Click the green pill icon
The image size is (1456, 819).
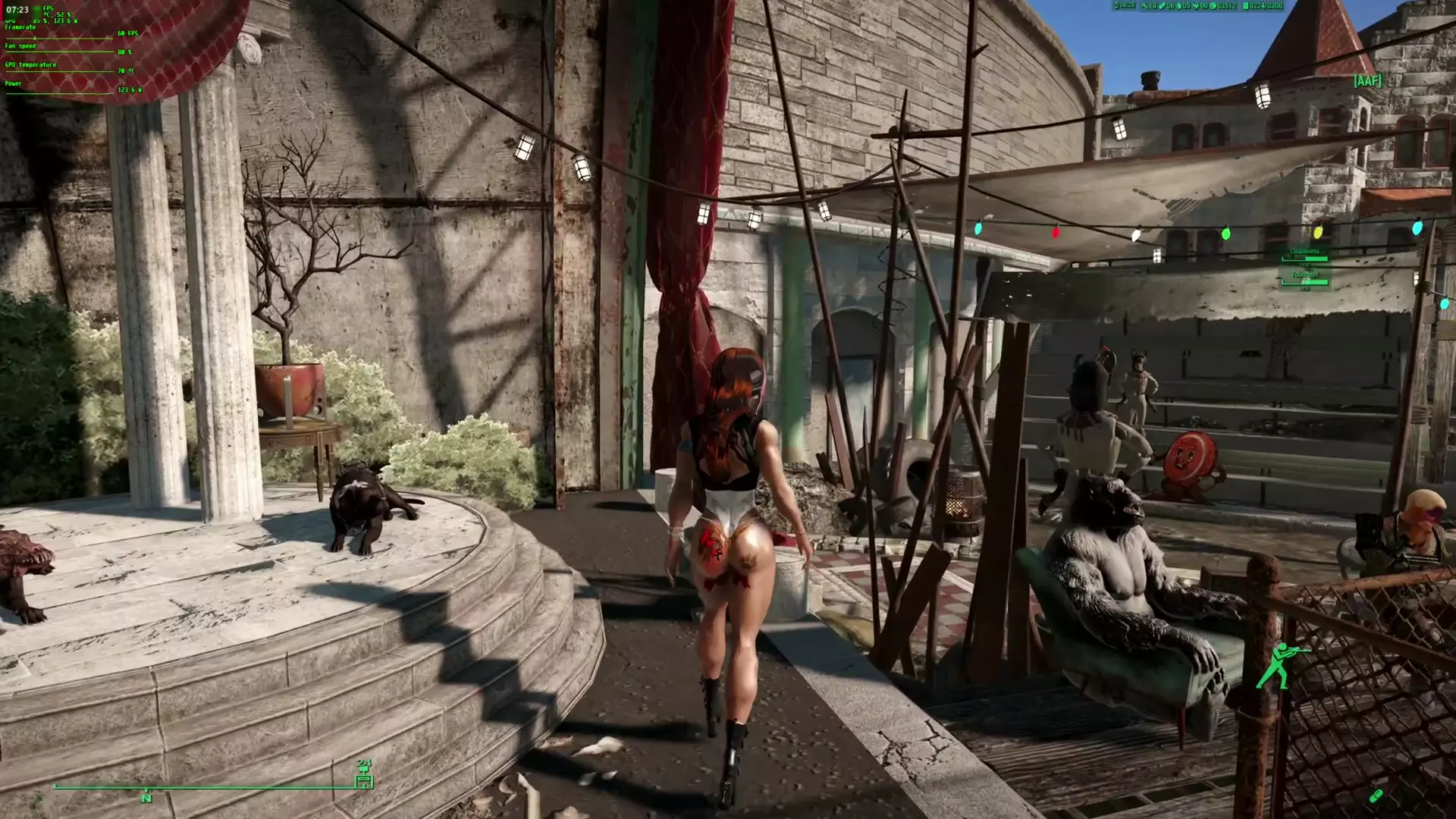pos(1376,796)
